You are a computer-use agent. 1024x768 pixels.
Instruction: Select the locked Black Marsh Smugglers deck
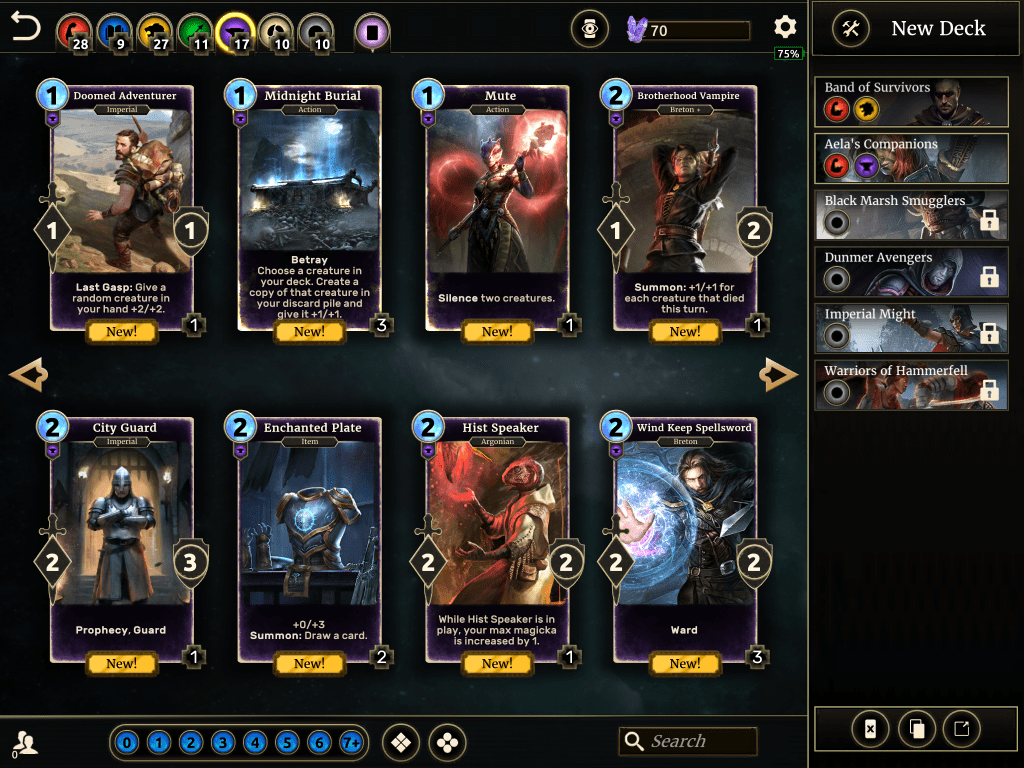pyautogui.click(x=911, y=216)
